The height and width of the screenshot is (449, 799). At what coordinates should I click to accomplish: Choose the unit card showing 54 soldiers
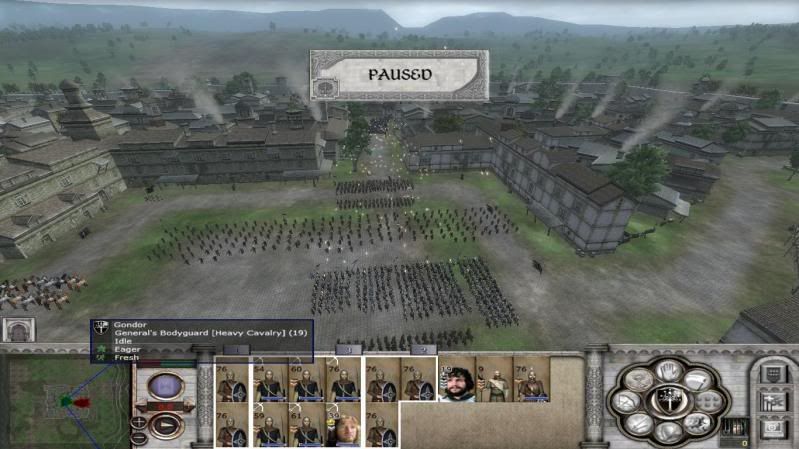270,380
